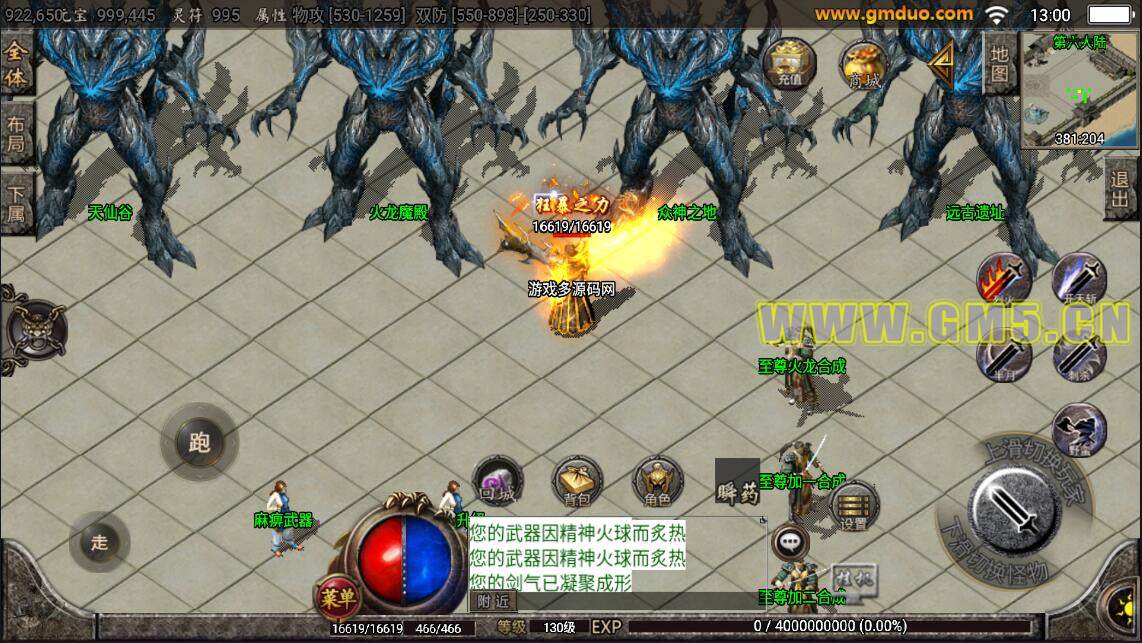Click the minimap of 第六大陆
This screenshot has height=643, width=1142.
coord(1079,90)
